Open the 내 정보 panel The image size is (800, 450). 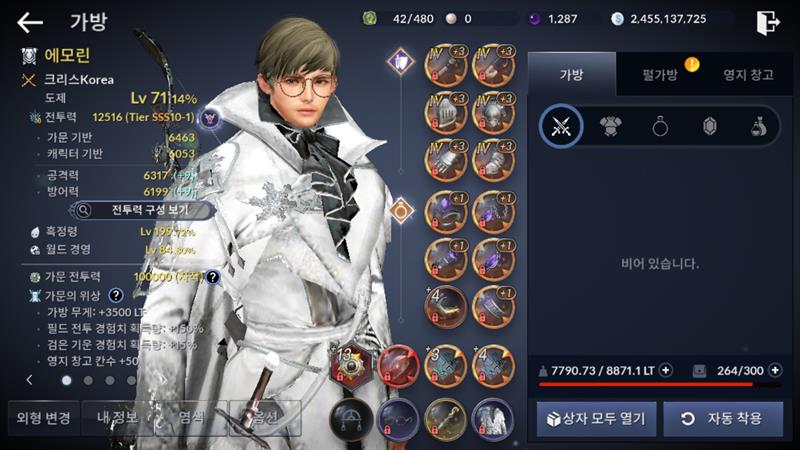(x=116, y=417)
